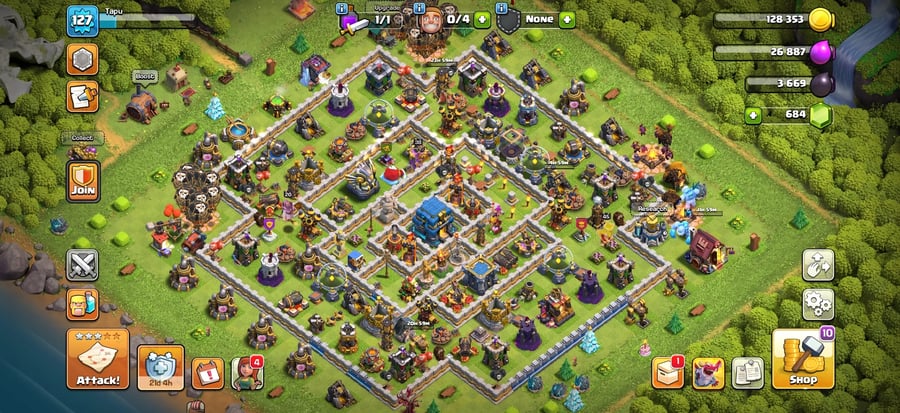Check the shield timer showing 21d 4h

point(160,367)
